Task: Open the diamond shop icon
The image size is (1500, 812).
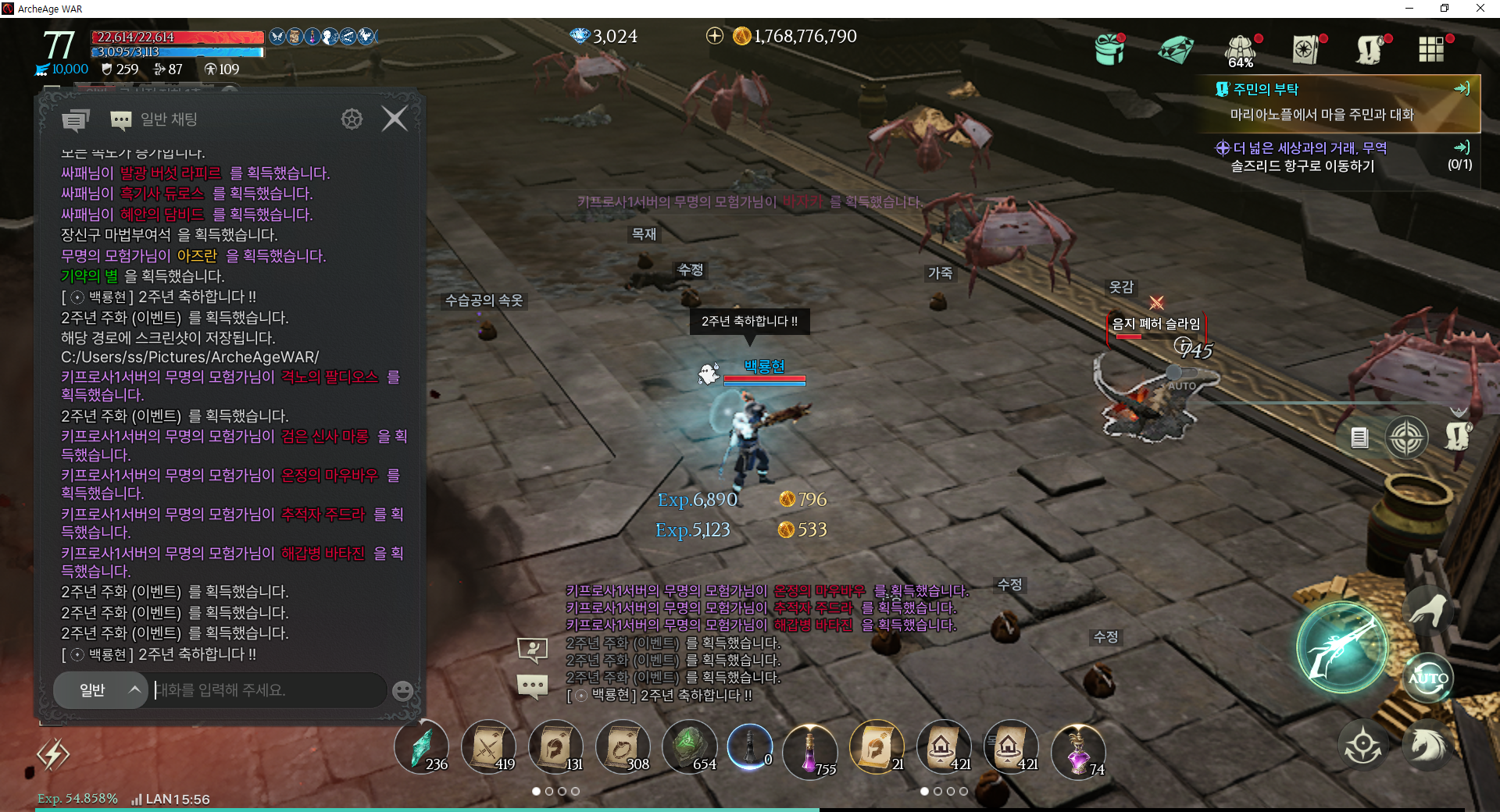Action: (1175, 50)
